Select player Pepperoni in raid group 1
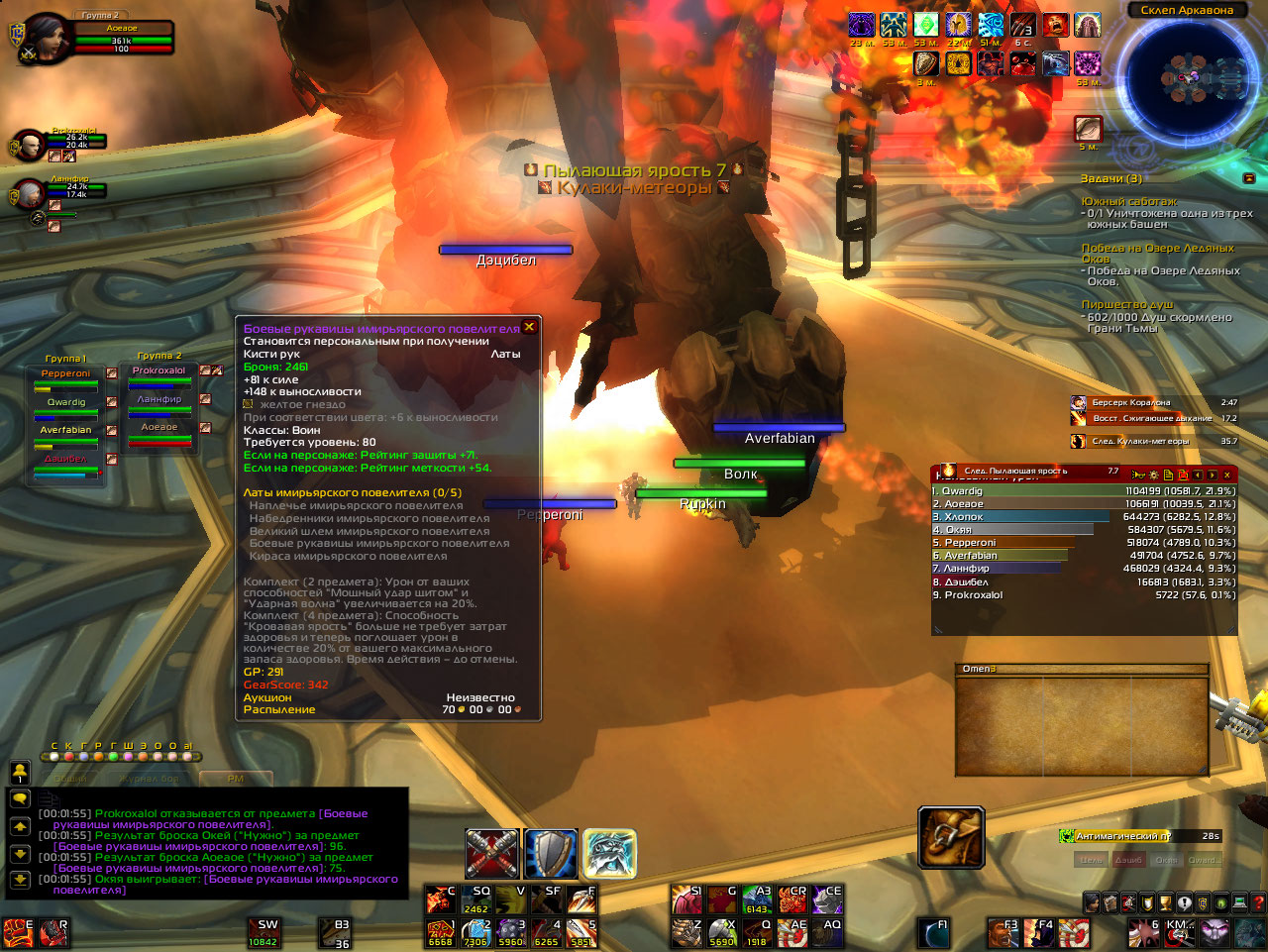Screen dimensions: 1268x952 coord(66,373)
